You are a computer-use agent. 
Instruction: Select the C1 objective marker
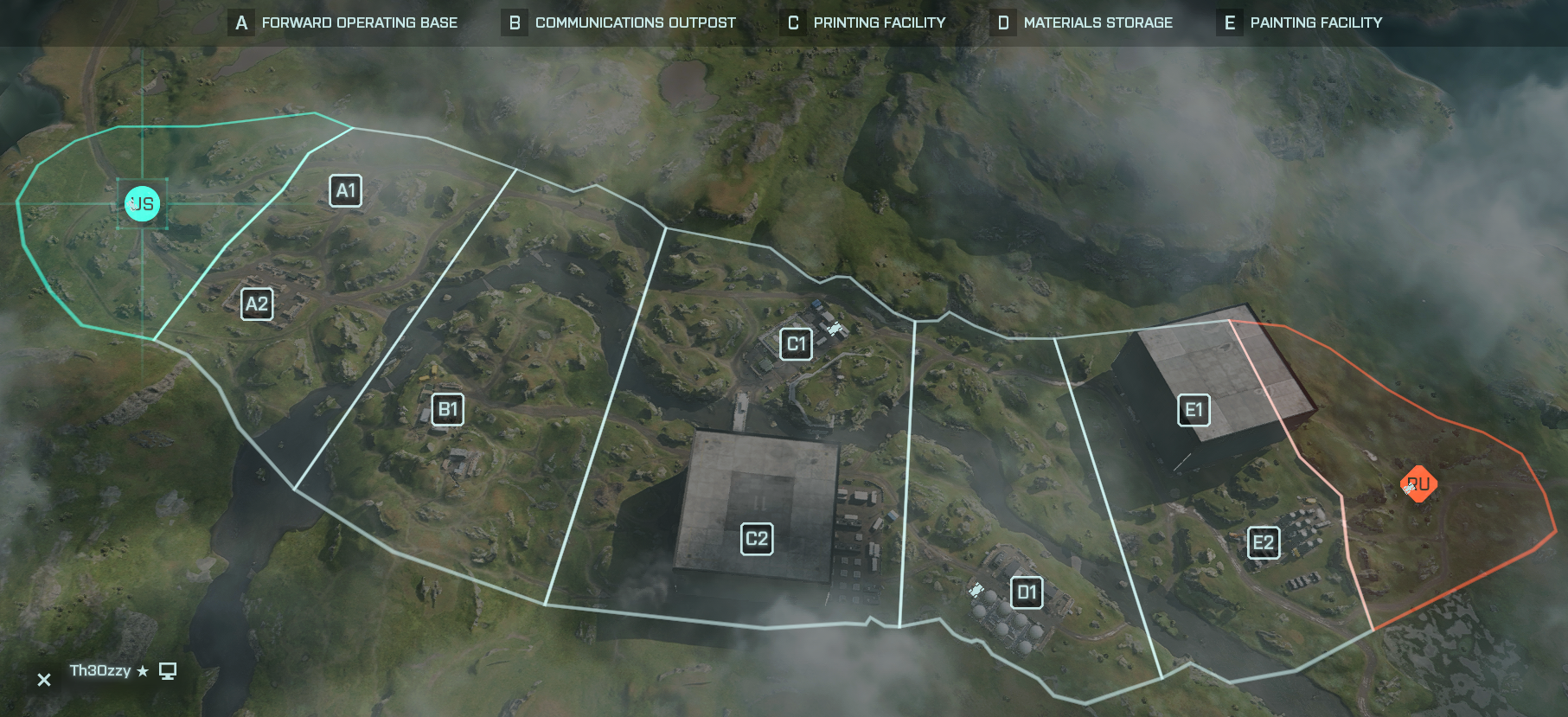pyautogui.click(x=796, y=342)
